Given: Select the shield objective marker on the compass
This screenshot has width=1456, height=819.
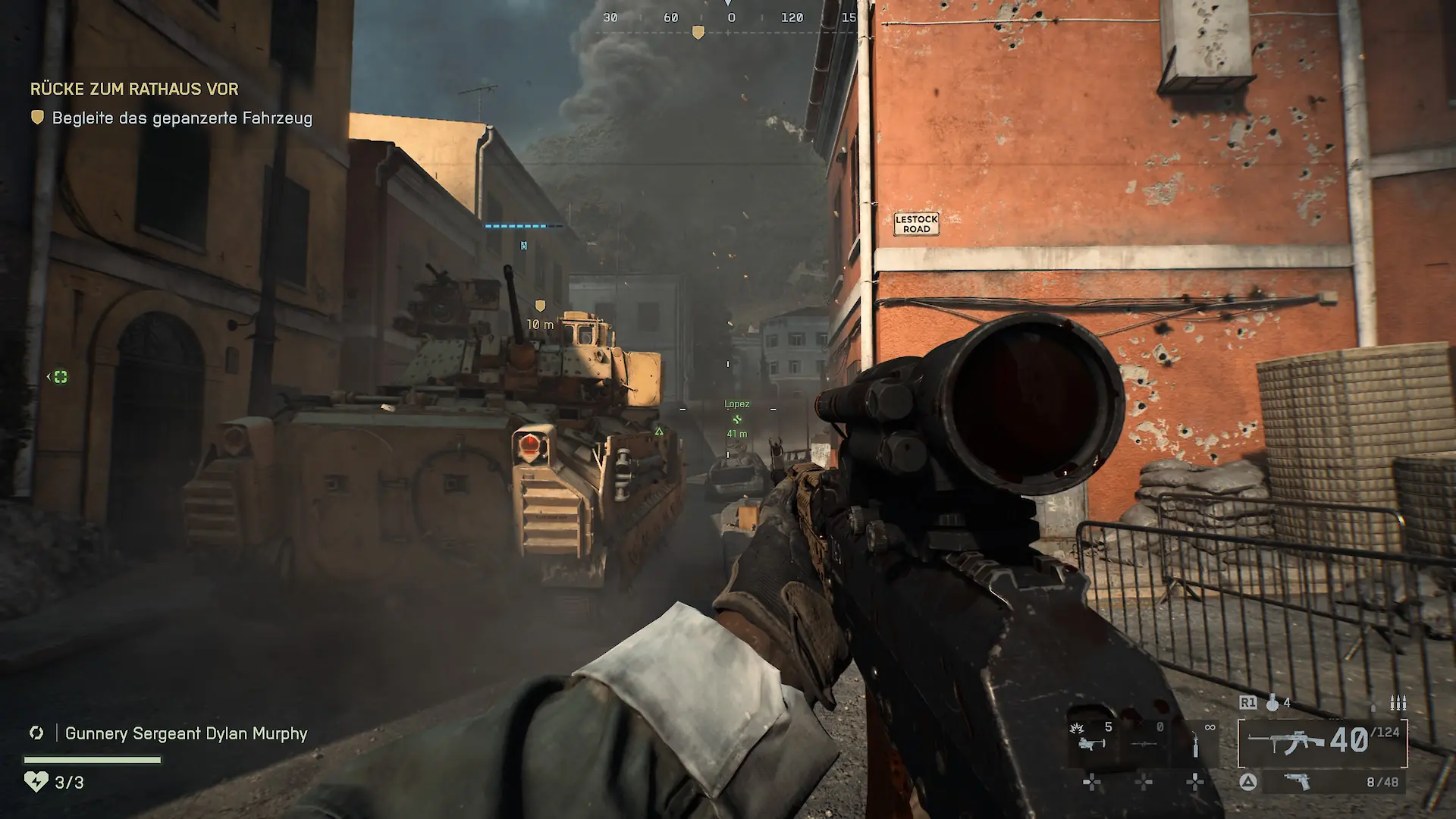Looking at the screenshot, I should click(x=698, y=32).
